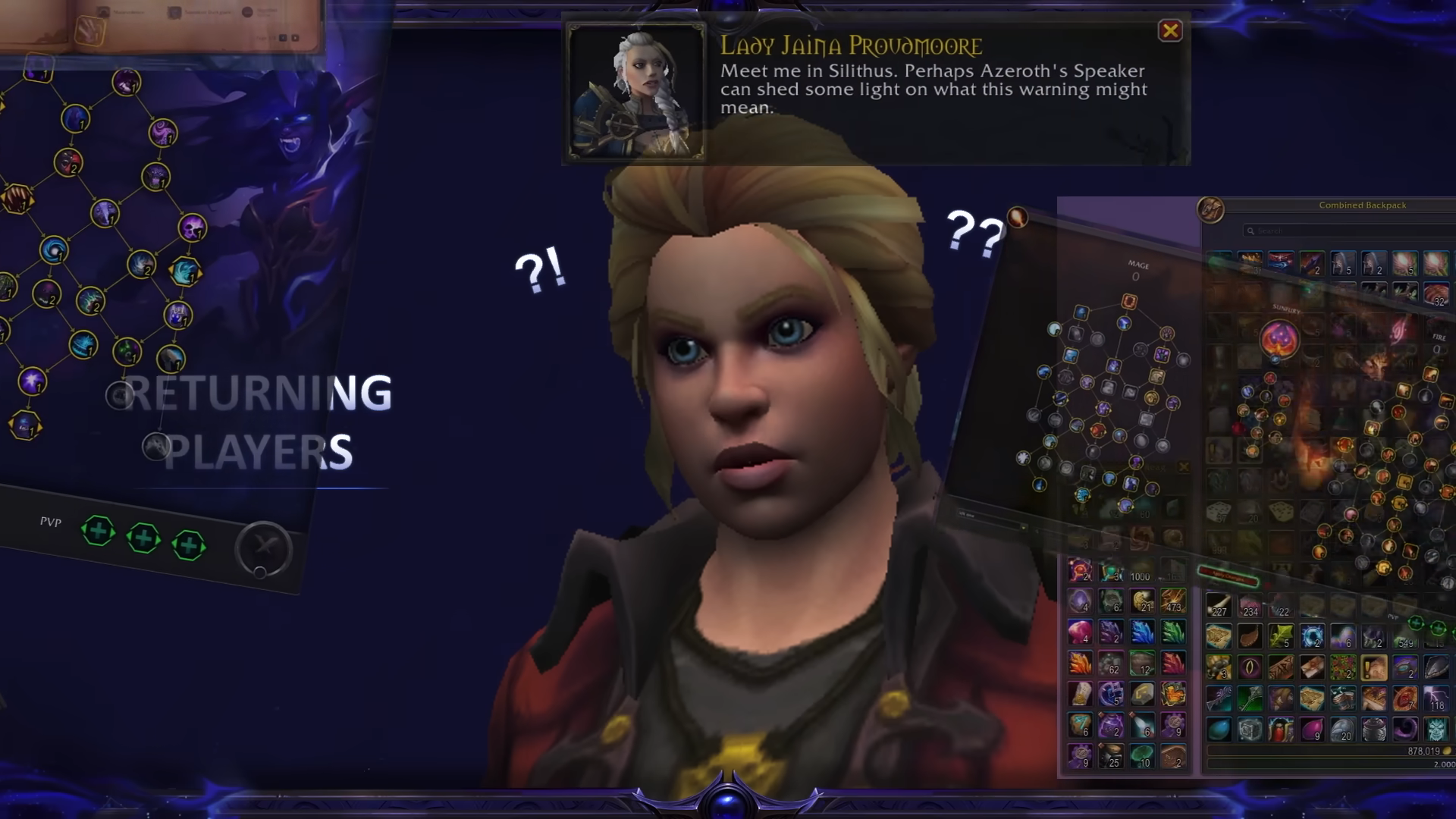The width and height of the screenshot is (1456, 819).
Task: Activate the middle PvP talent plus slot
Action: pyautogui.click(x=143, y=538)
